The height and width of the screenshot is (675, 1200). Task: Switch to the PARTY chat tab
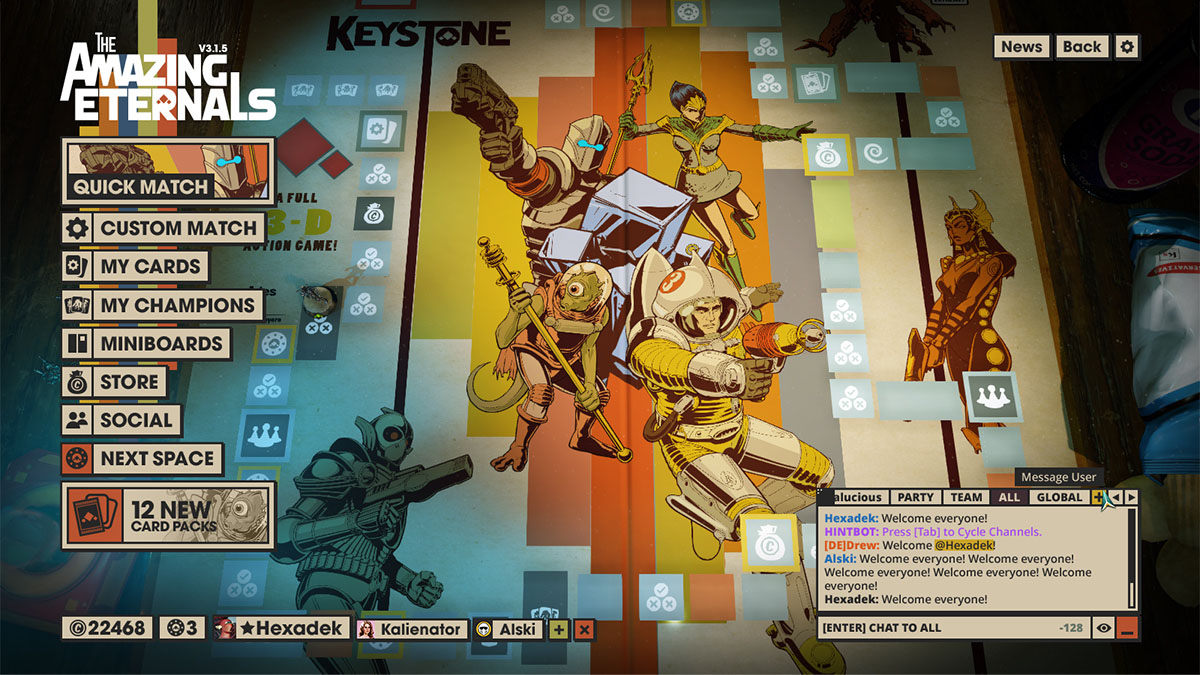(x=915, y=497)
